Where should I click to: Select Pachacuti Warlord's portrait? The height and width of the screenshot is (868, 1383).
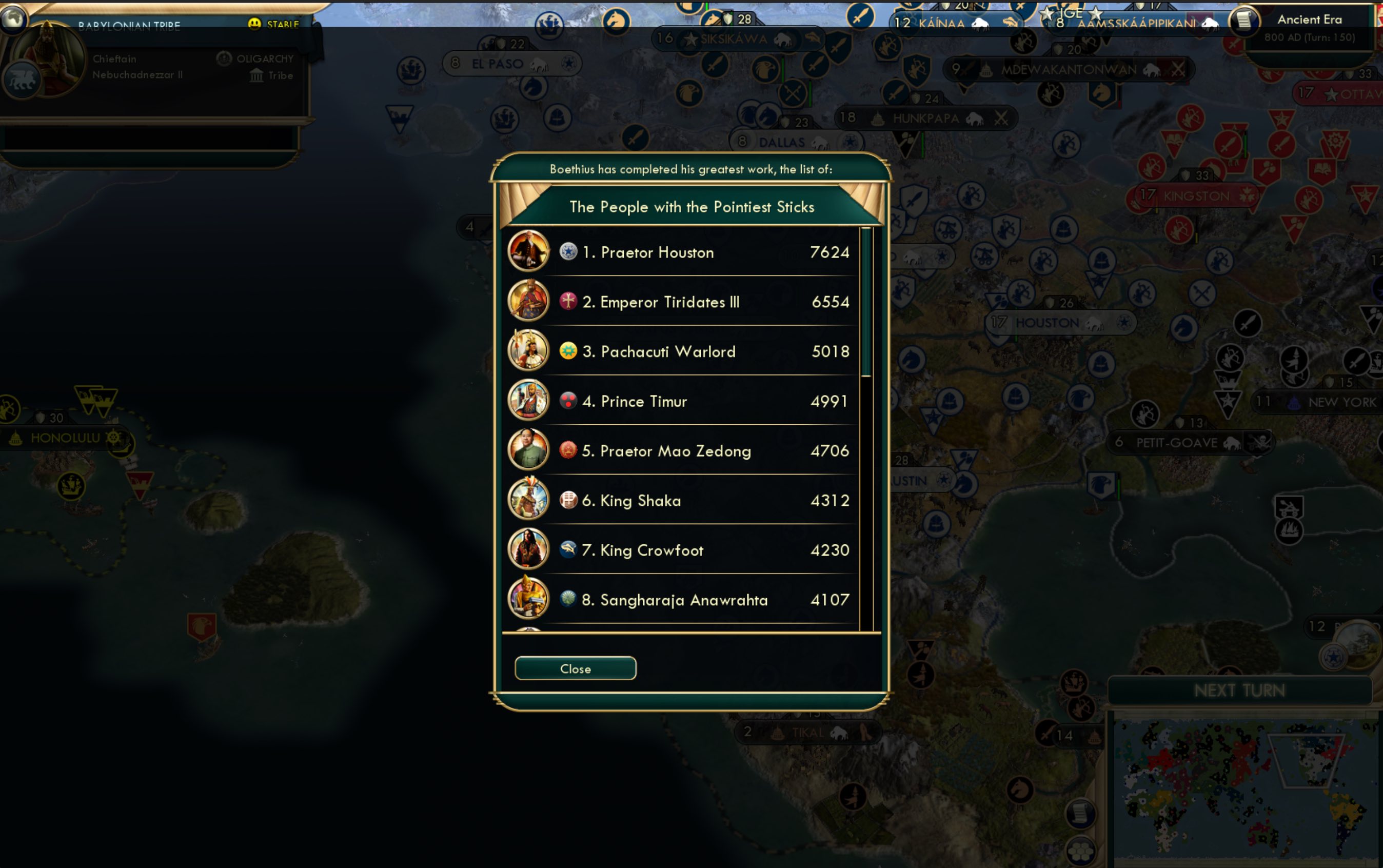[528, 351]
